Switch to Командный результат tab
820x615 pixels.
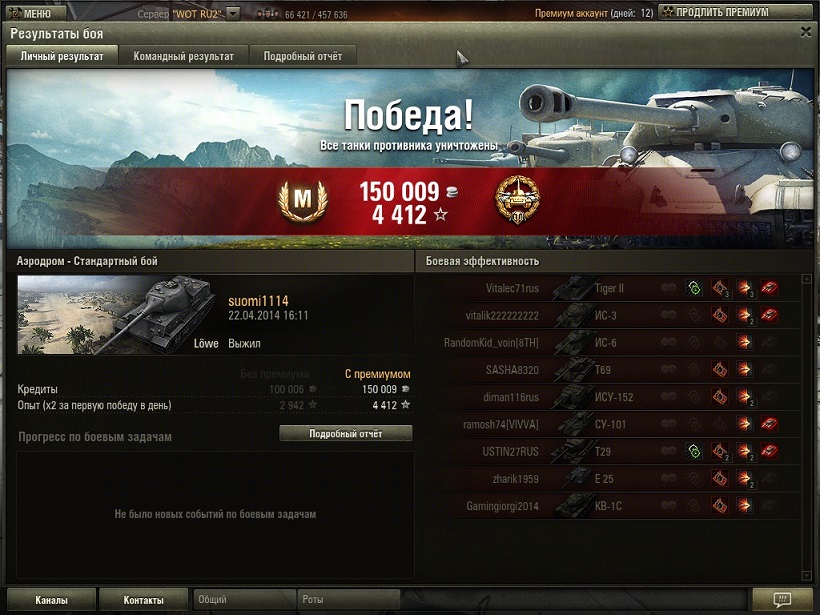[x=184, y=56]
